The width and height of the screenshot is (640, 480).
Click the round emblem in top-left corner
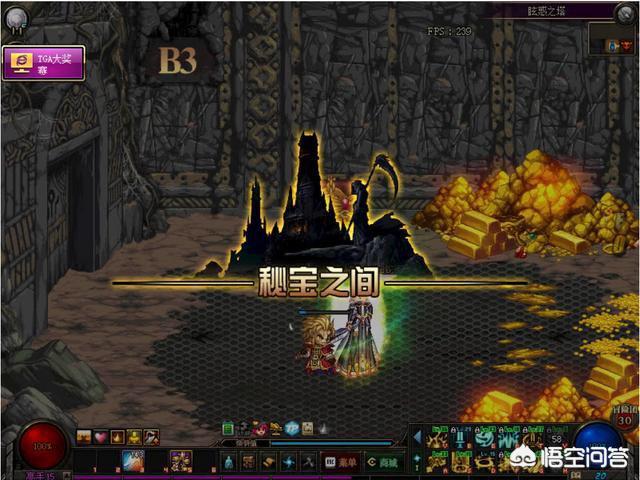(14, 15)
